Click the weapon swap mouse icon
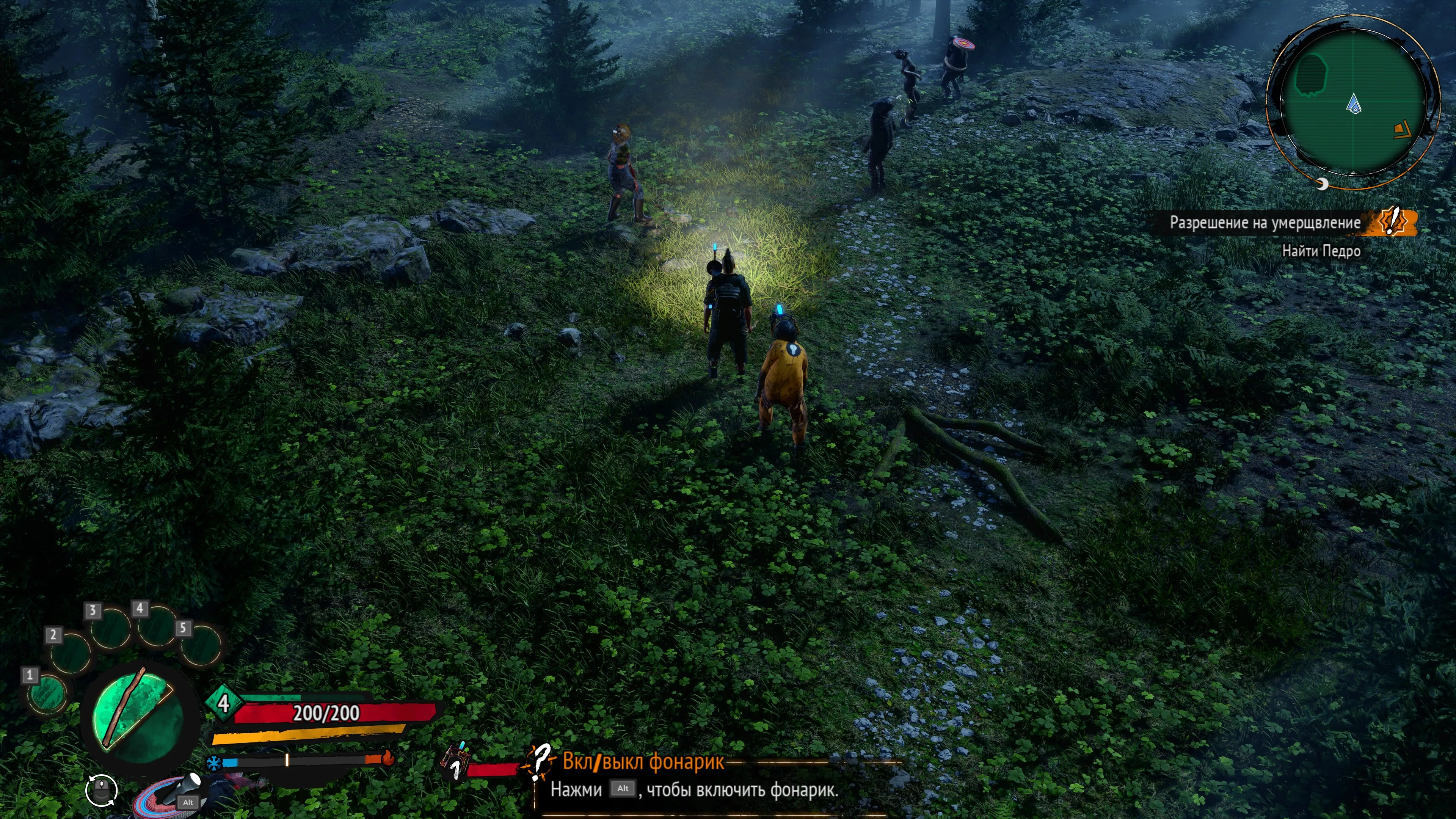Image resolution: width=1456 pixels, height=819 pixels. 102,789
